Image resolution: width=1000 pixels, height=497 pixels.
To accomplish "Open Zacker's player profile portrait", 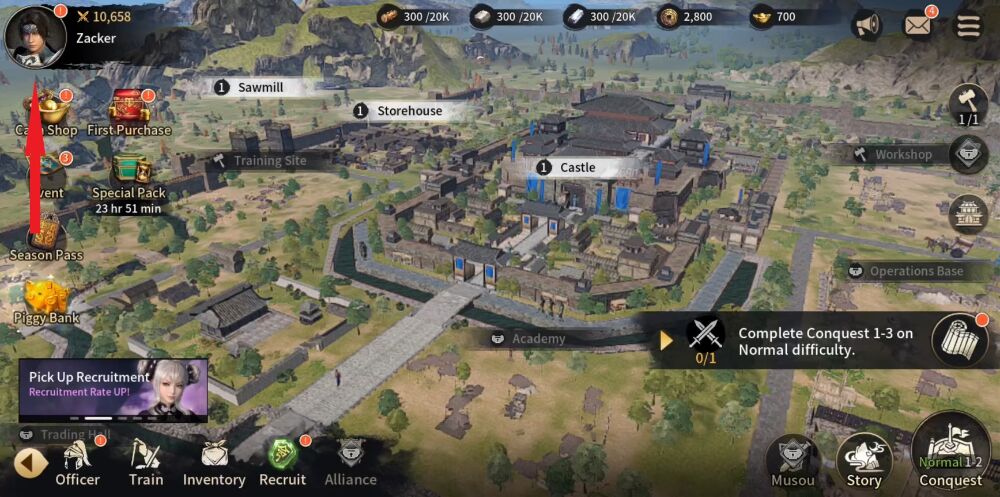I will pos(35,37).
